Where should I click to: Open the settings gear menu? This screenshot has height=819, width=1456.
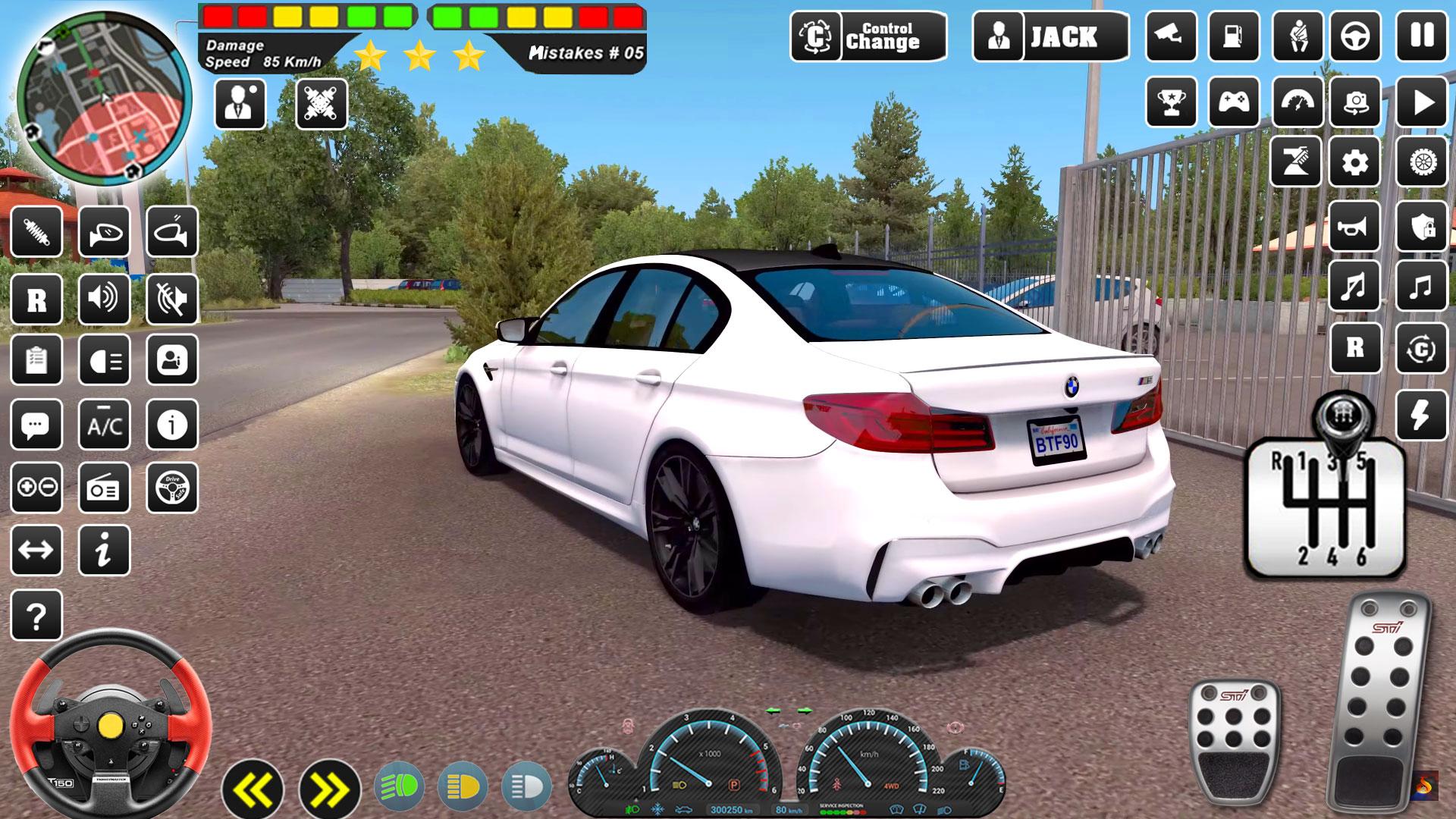[x=1355, y=162]
